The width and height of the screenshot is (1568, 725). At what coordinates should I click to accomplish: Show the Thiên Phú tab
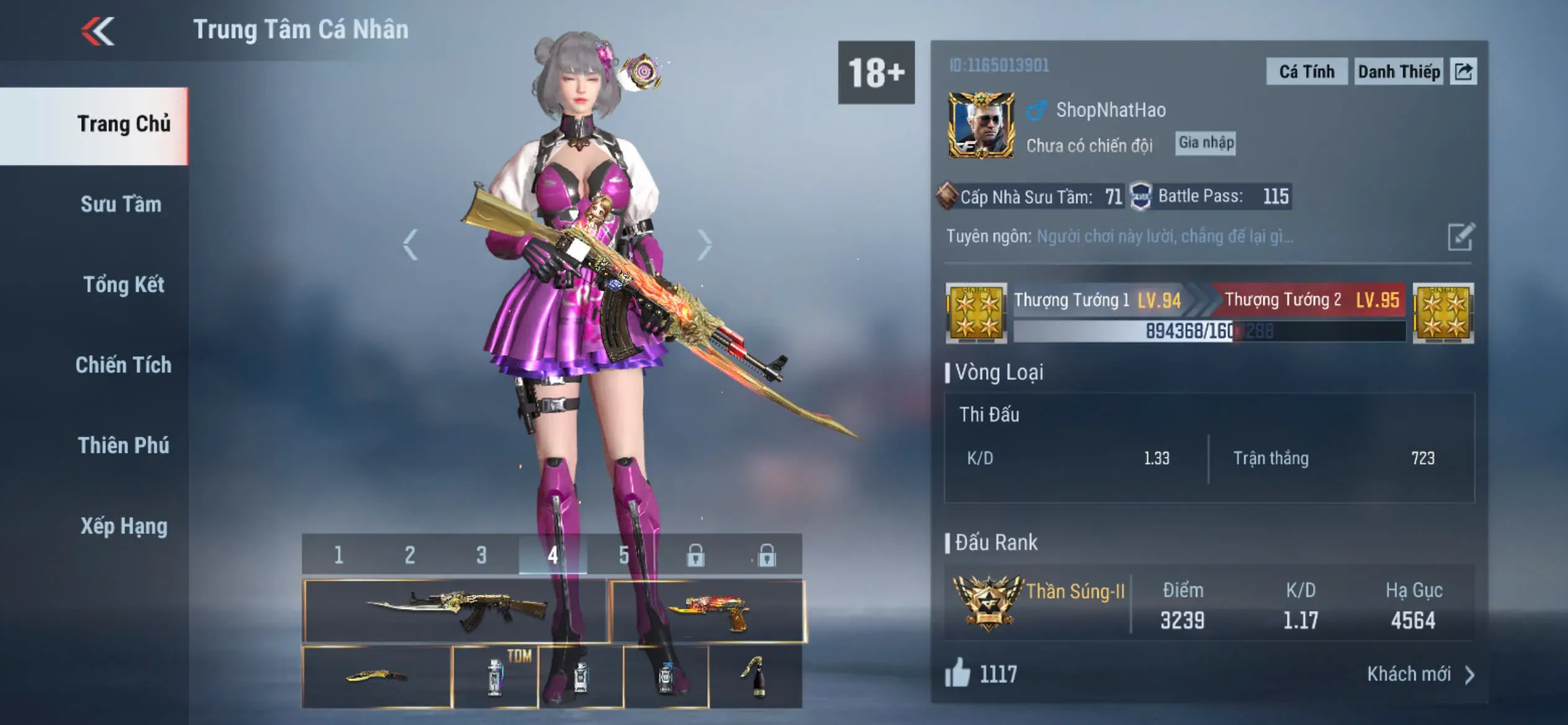coord(123,446)
